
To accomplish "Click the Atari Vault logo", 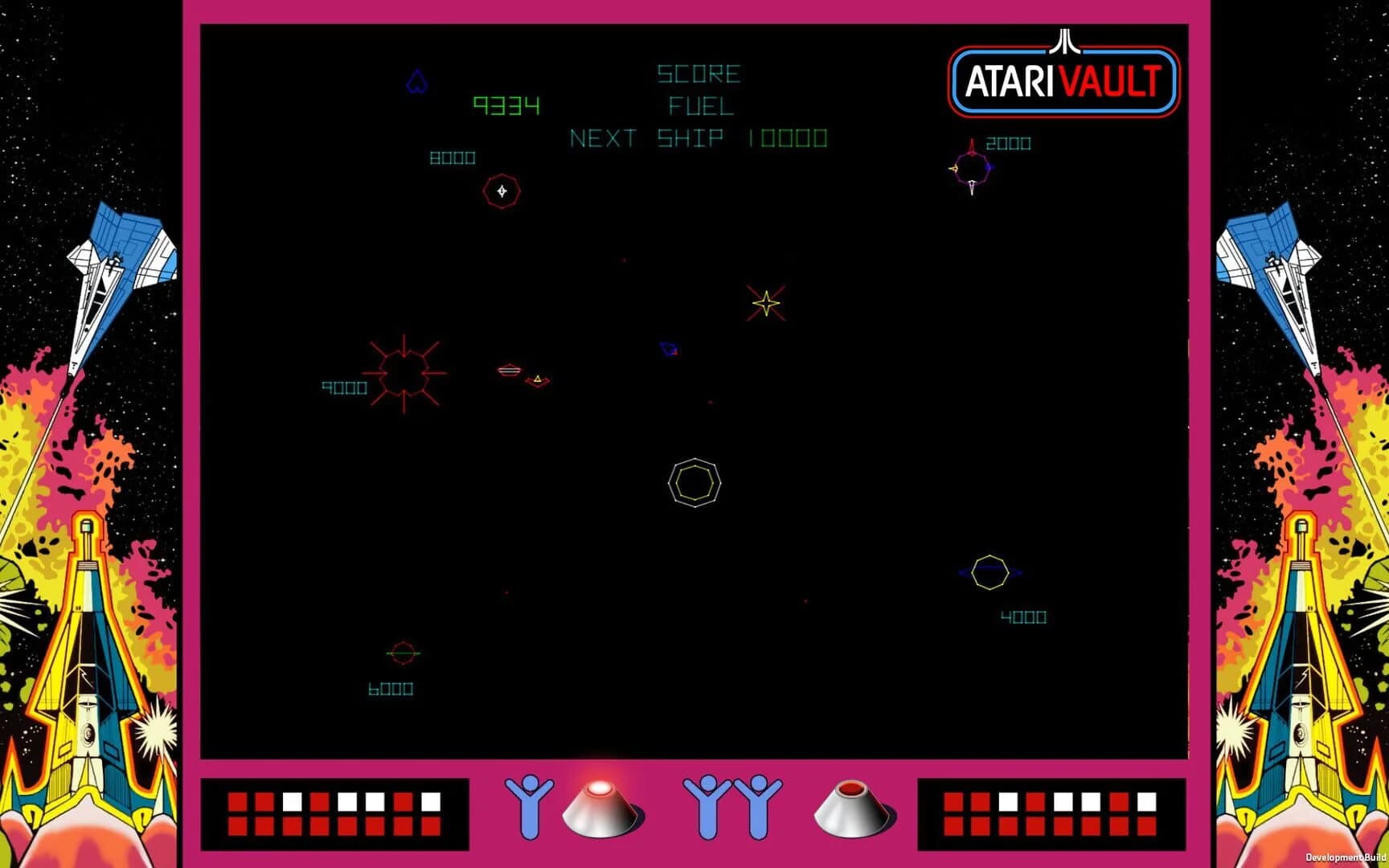I will pyautogui.click(x=1061, y=80).
